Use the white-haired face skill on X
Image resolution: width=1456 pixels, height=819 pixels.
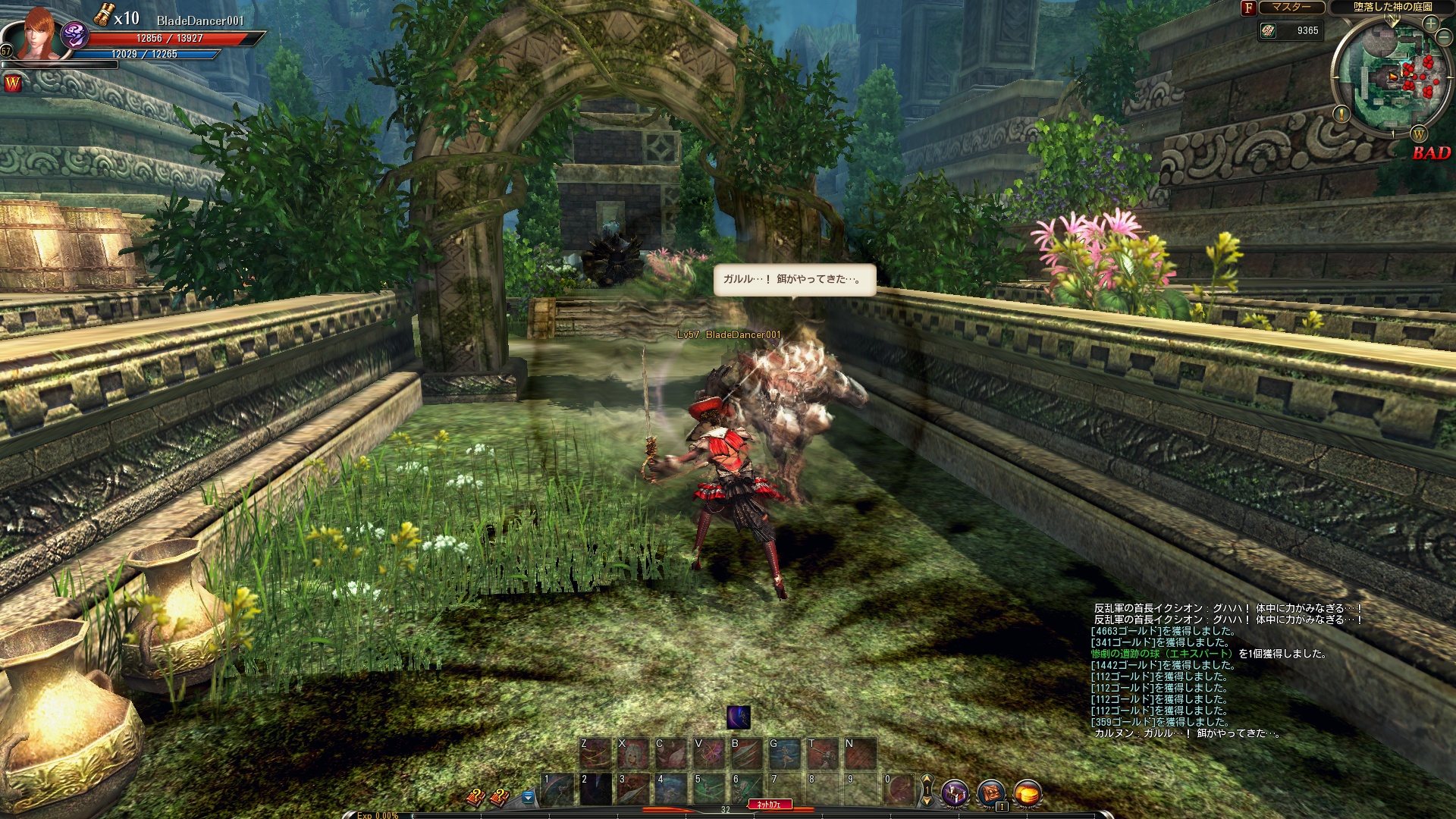pos(633,754)
